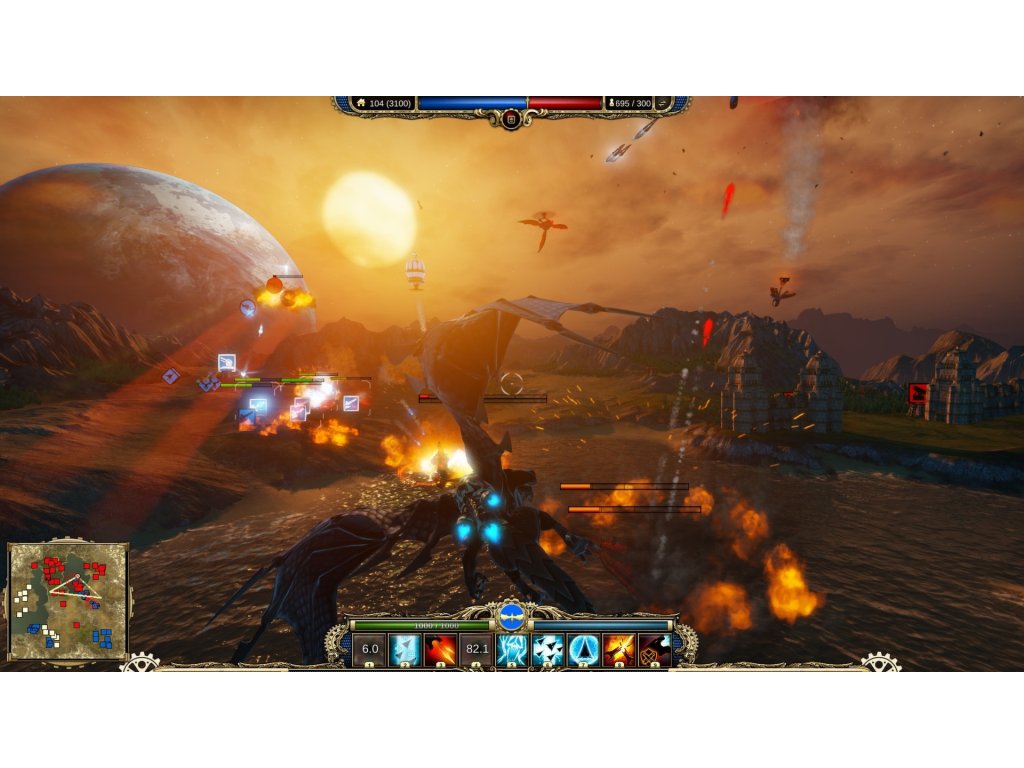Cast the orange flame burst ability
The height and width of the screenshot is (768, 1024).
[x=619, y=649]
